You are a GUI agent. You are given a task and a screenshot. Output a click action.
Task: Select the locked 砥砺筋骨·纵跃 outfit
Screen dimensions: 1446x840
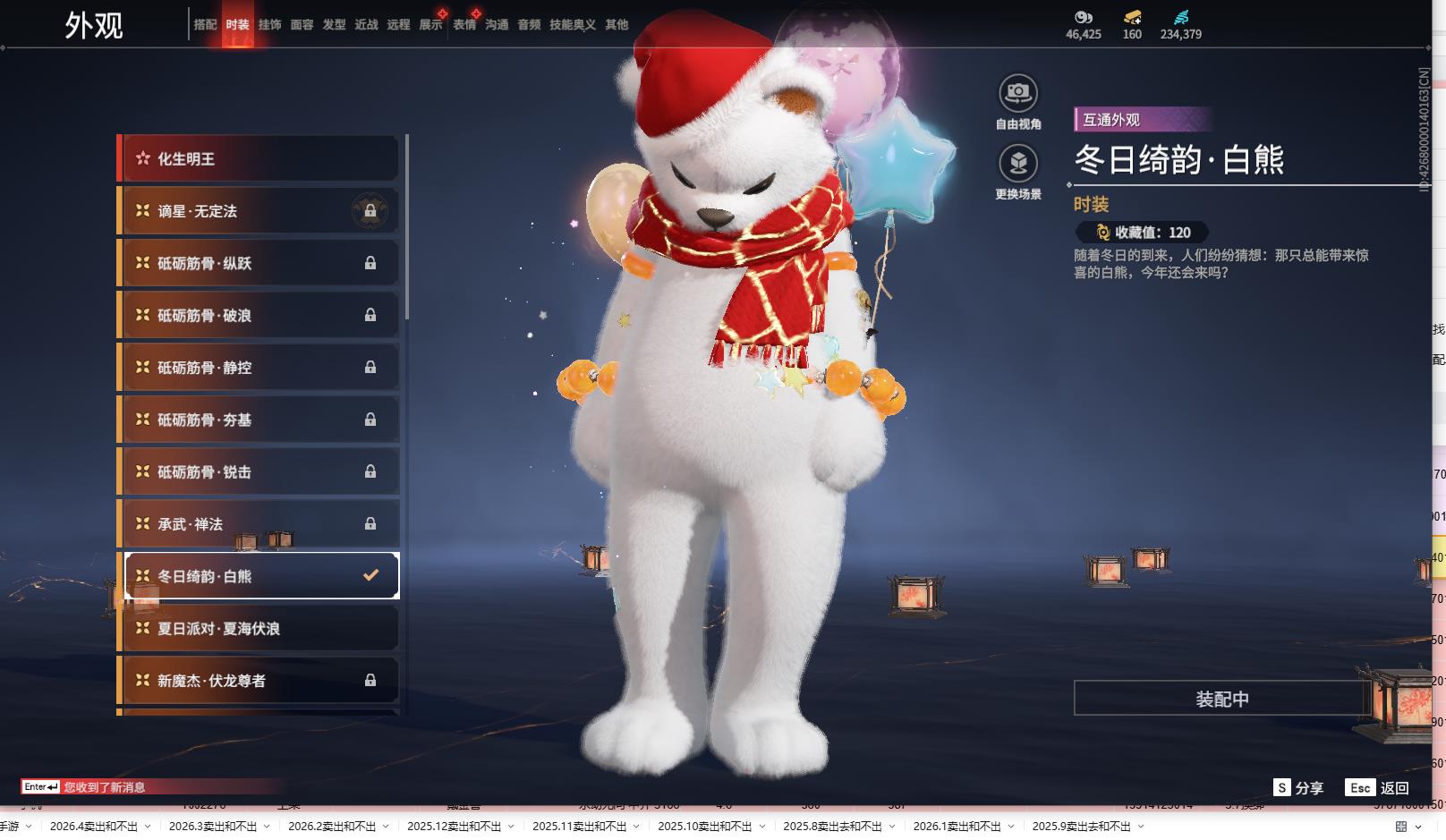pyautogui.click(x=258, y=263)
